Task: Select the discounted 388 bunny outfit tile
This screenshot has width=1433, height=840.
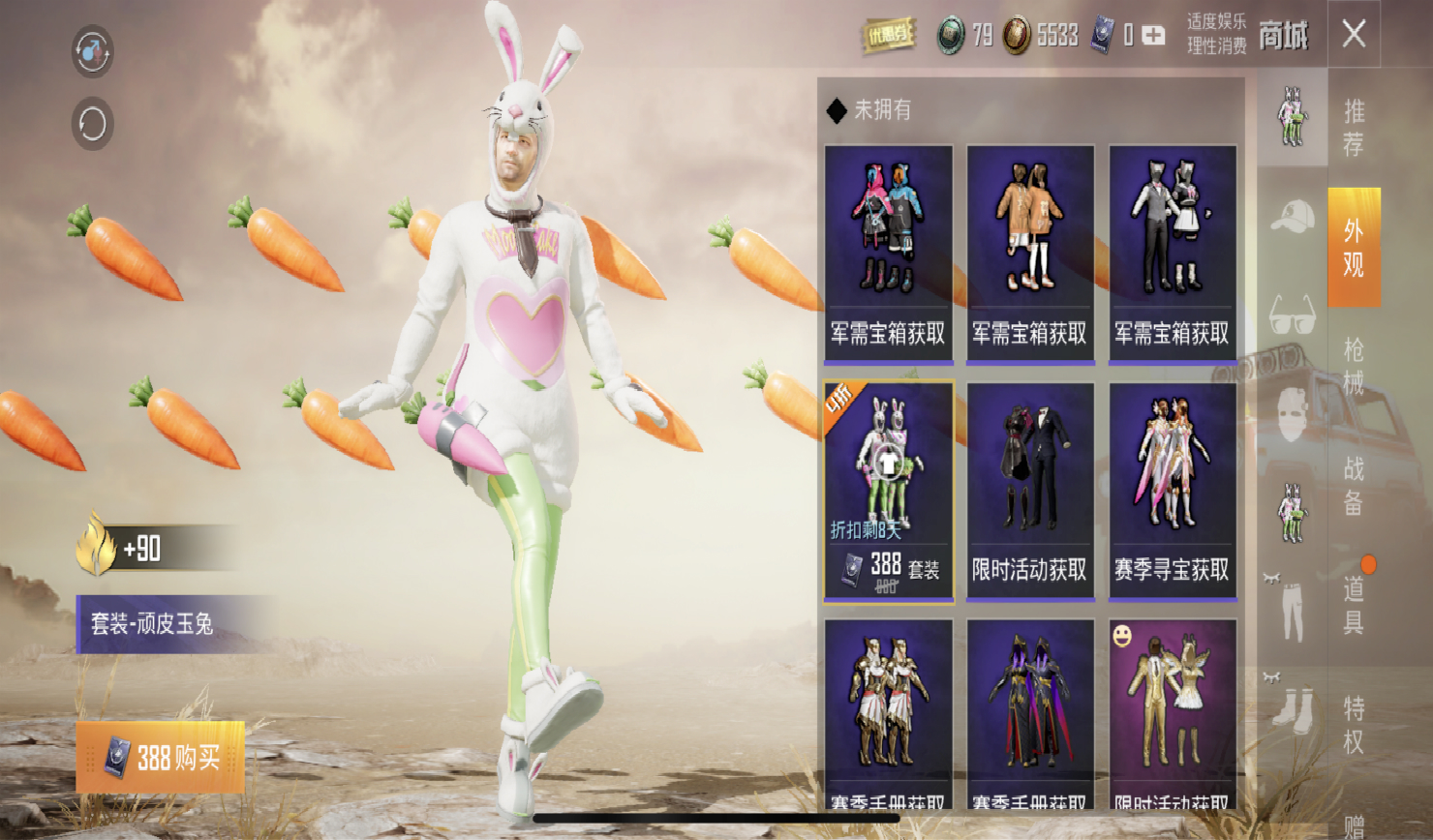Action: click(889, 492)
